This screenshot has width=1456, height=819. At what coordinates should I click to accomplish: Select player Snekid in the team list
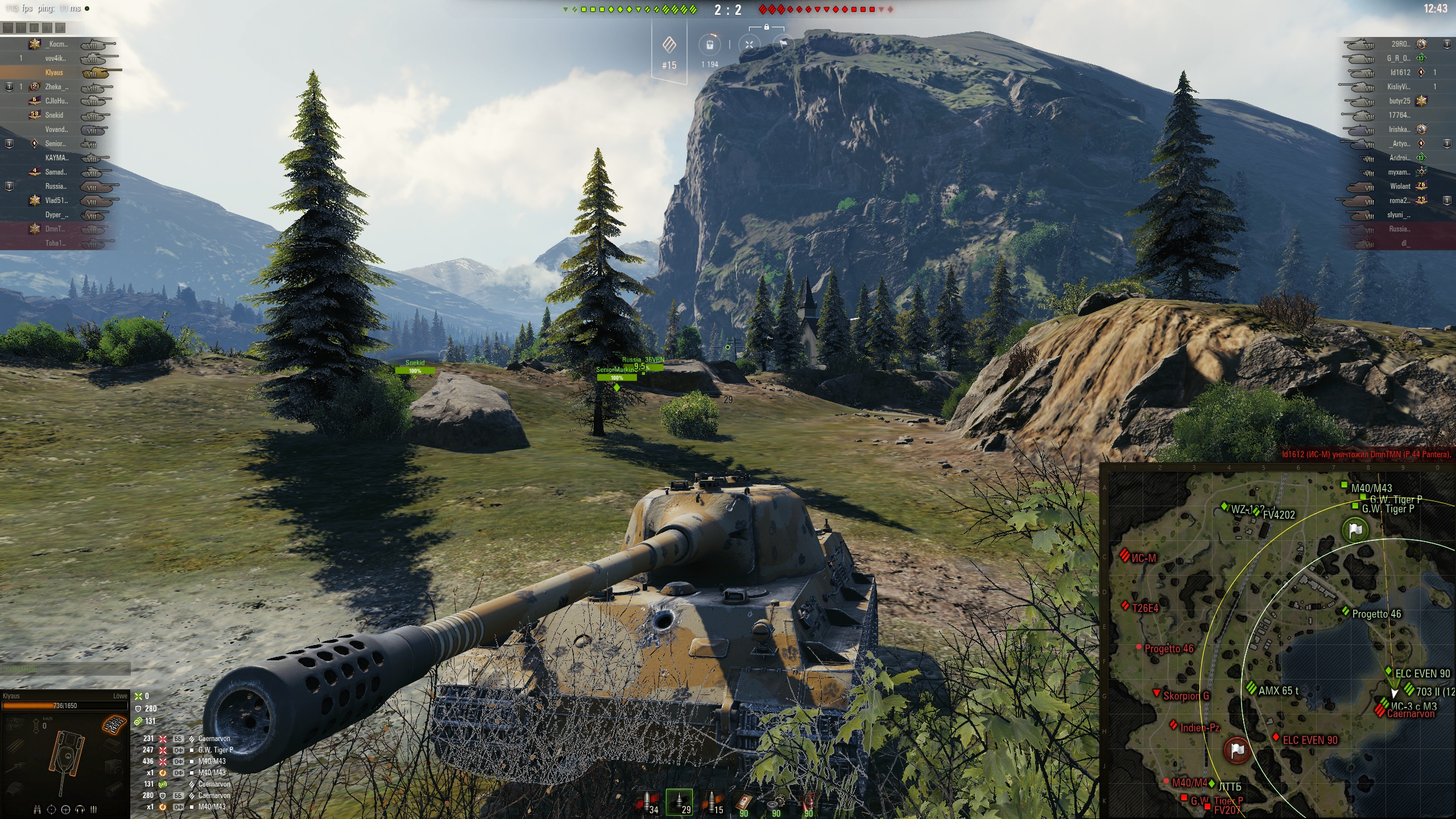(x=55, y=115)
